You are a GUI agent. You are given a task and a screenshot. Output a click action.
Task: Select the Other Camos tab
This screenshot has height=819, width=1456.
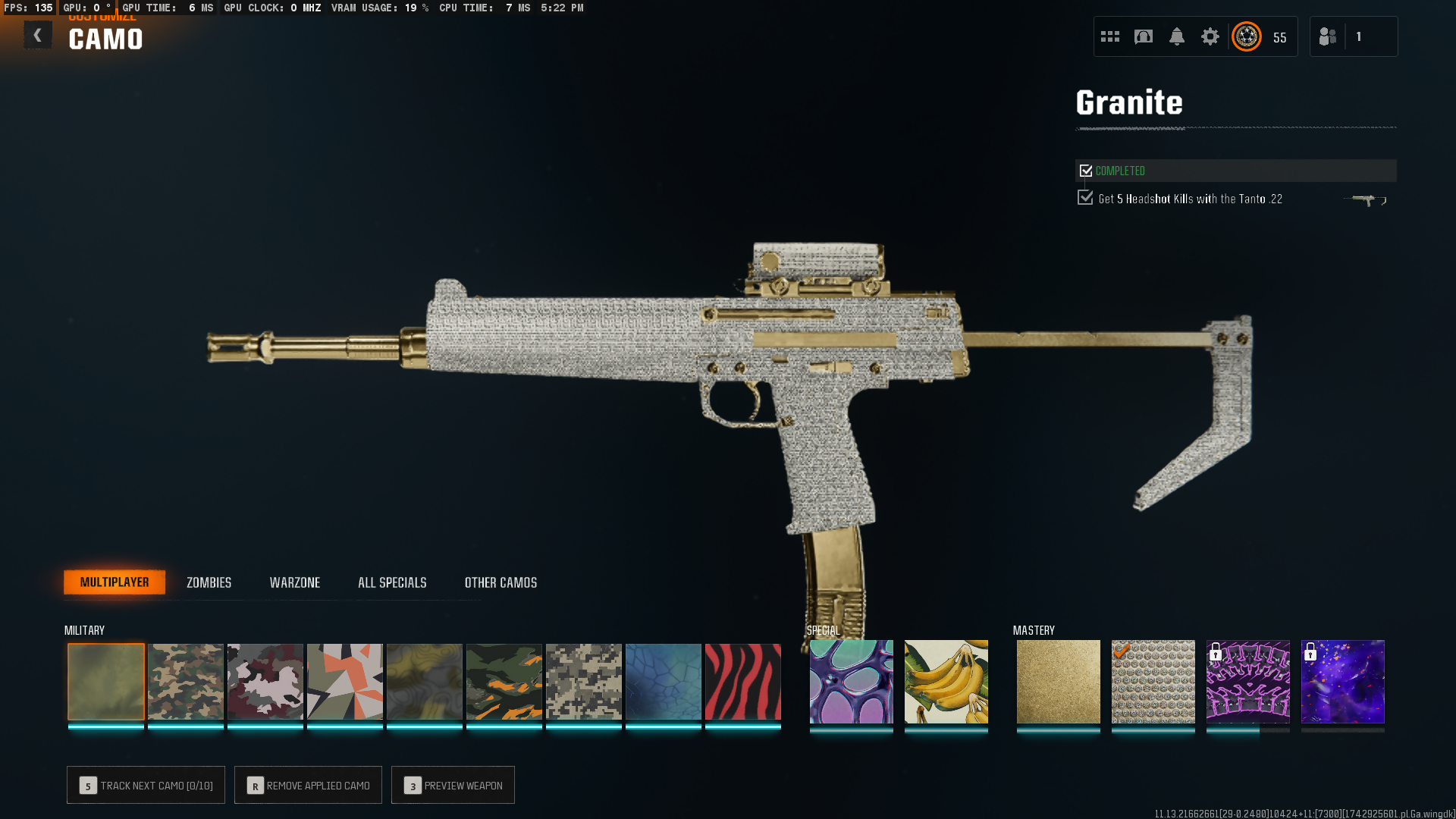[x=500, y=582]
